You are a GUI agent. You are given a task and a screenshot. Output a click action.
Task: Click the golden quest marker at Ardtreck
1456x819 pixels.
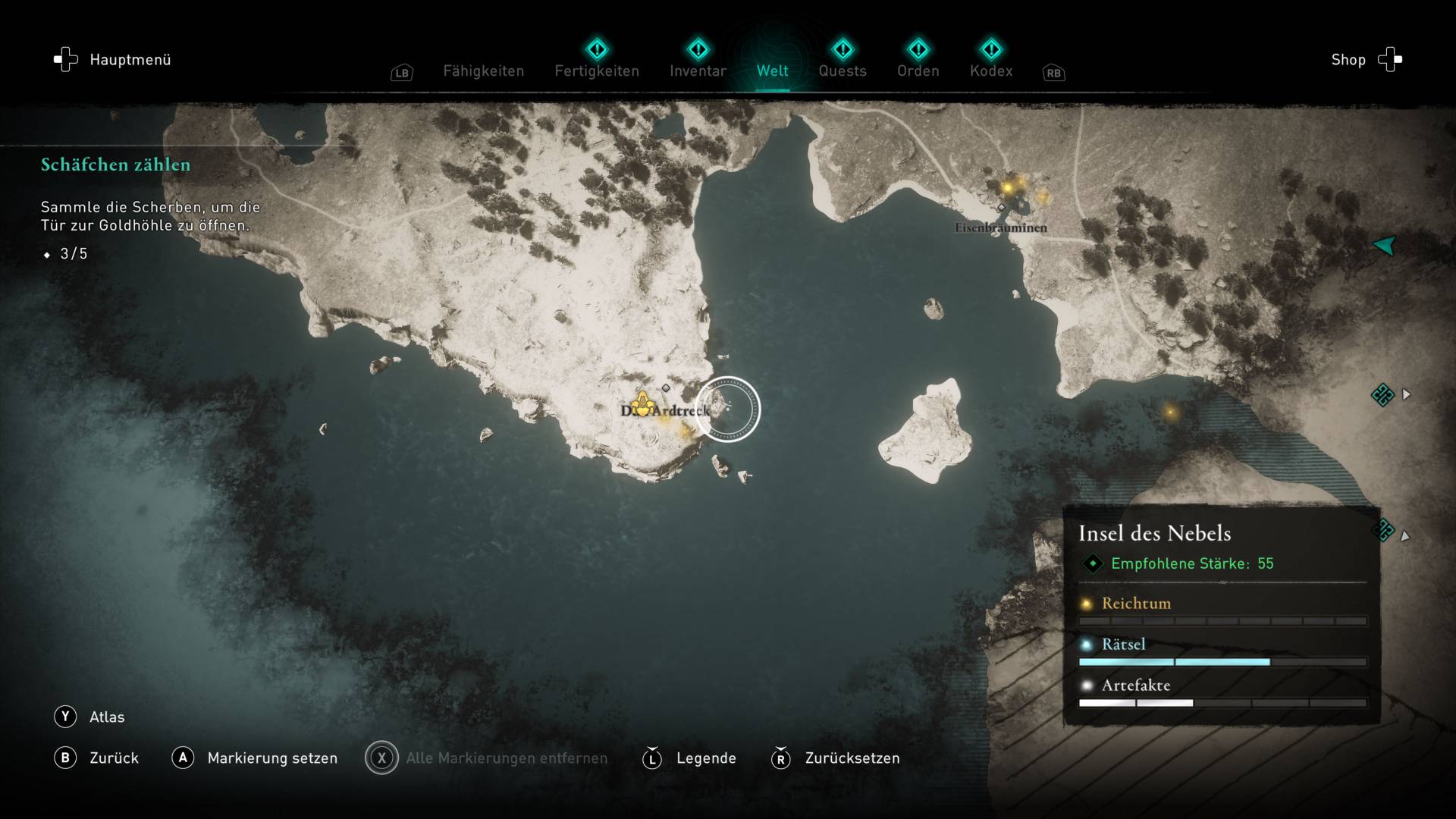[643, 404]
